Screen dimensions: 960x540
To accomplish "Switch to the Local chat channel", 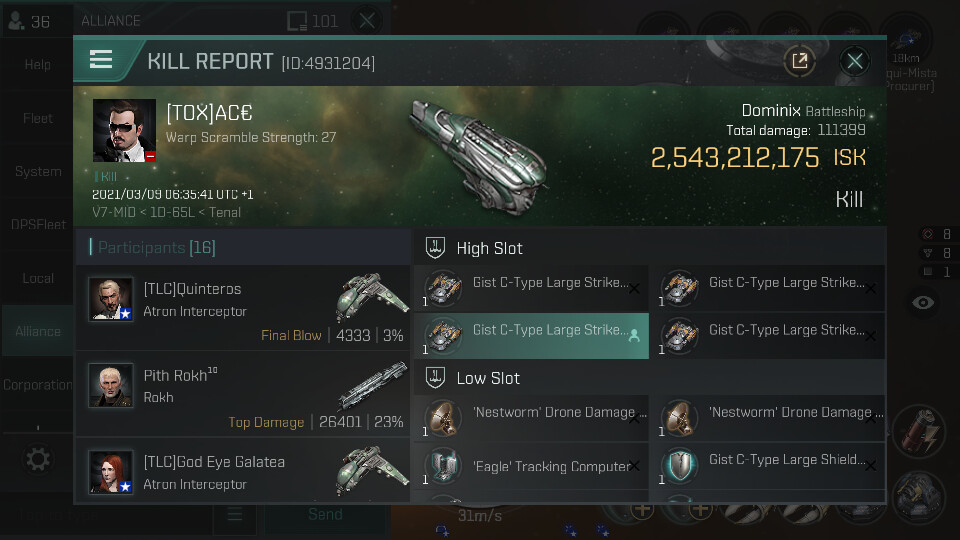I will pyautogui.click(x=38, y=278).
